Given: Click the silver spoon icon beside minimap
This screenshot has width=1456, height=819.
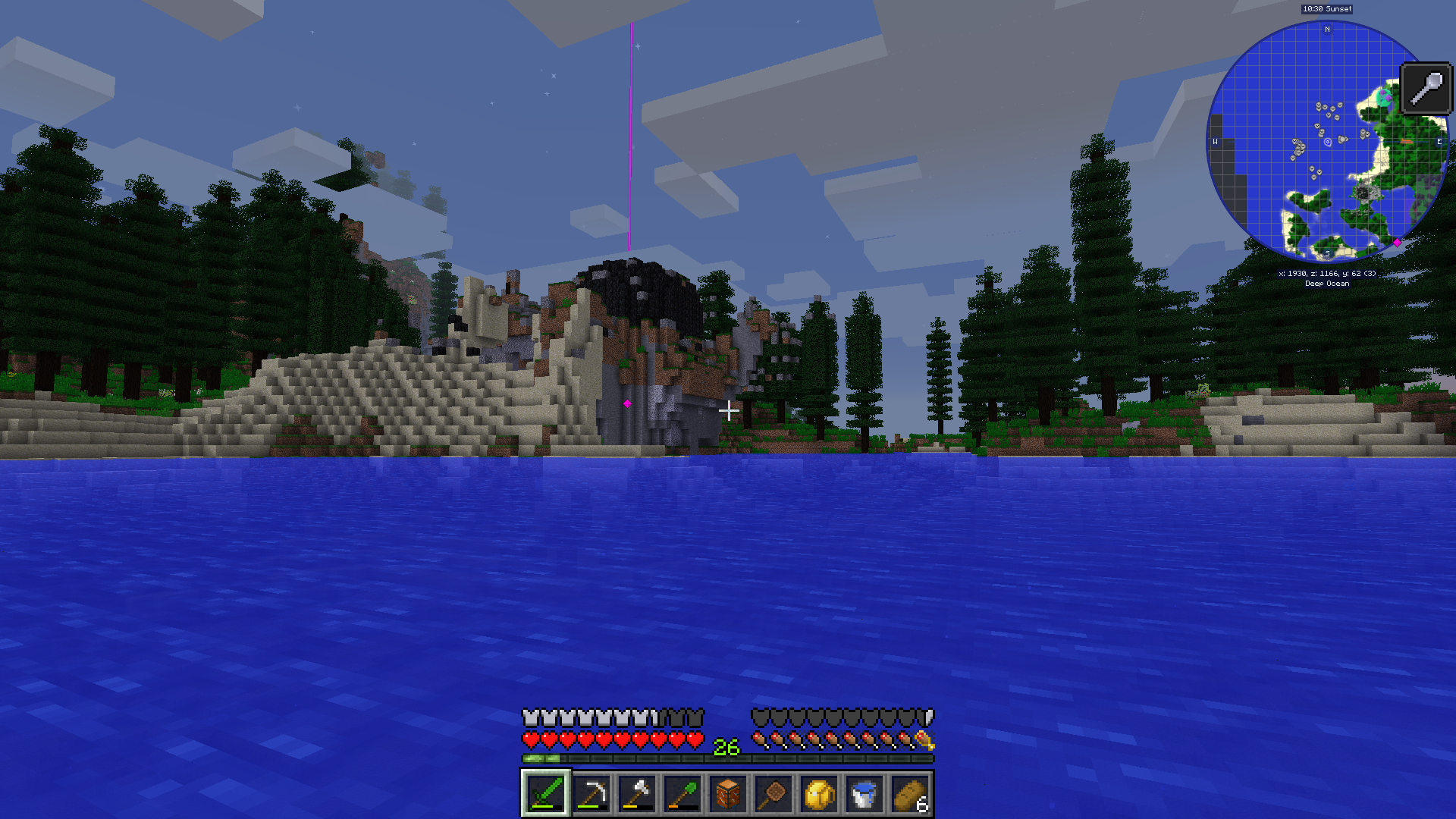Looking at the screenshot, I should 1426,89.
